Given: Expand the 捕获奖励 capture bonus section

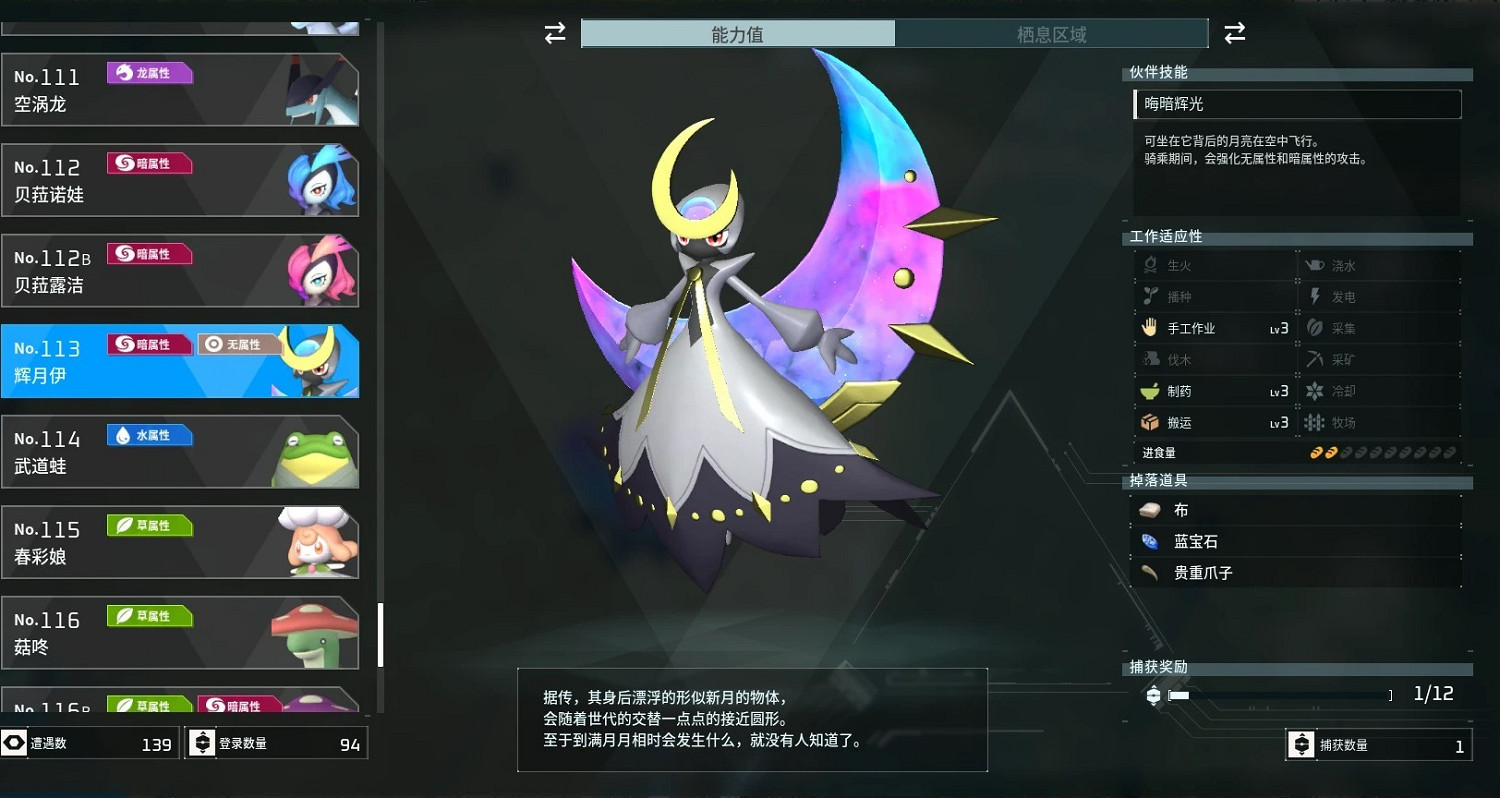Looking at the screenshot, I should [1297, 666].
